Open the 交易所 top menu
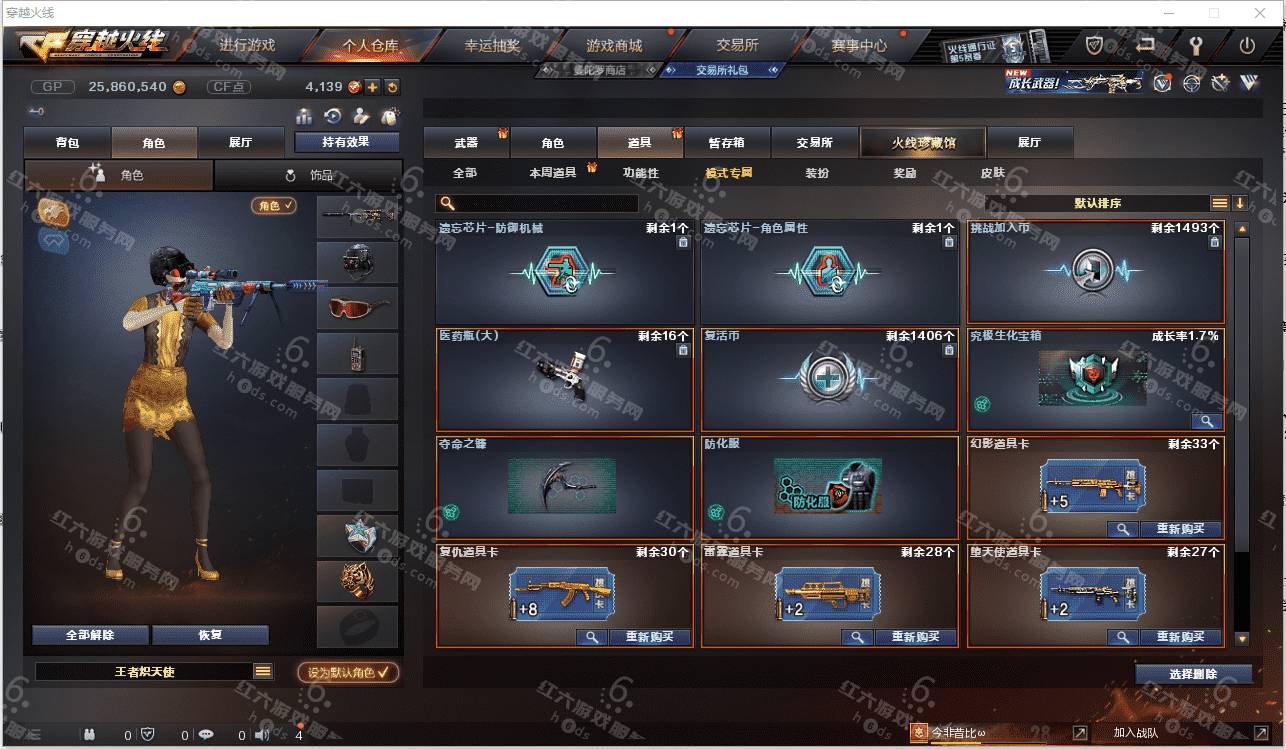 point(737,45)
